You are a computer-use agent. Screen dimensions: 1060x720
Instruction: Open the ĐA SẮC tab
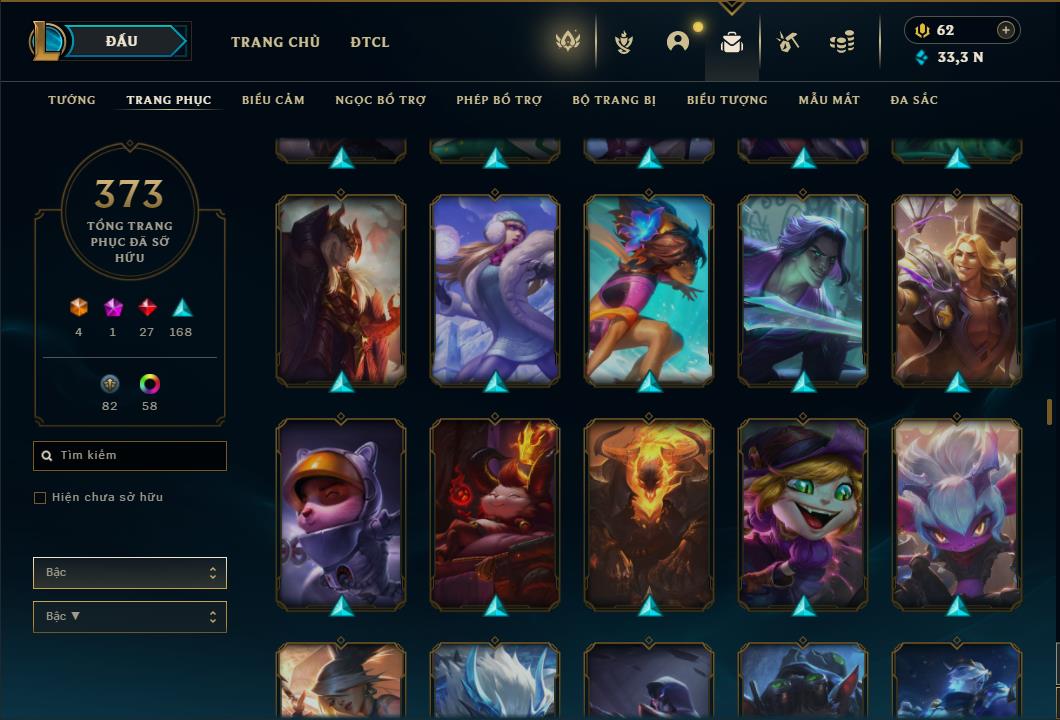point(914,100)
